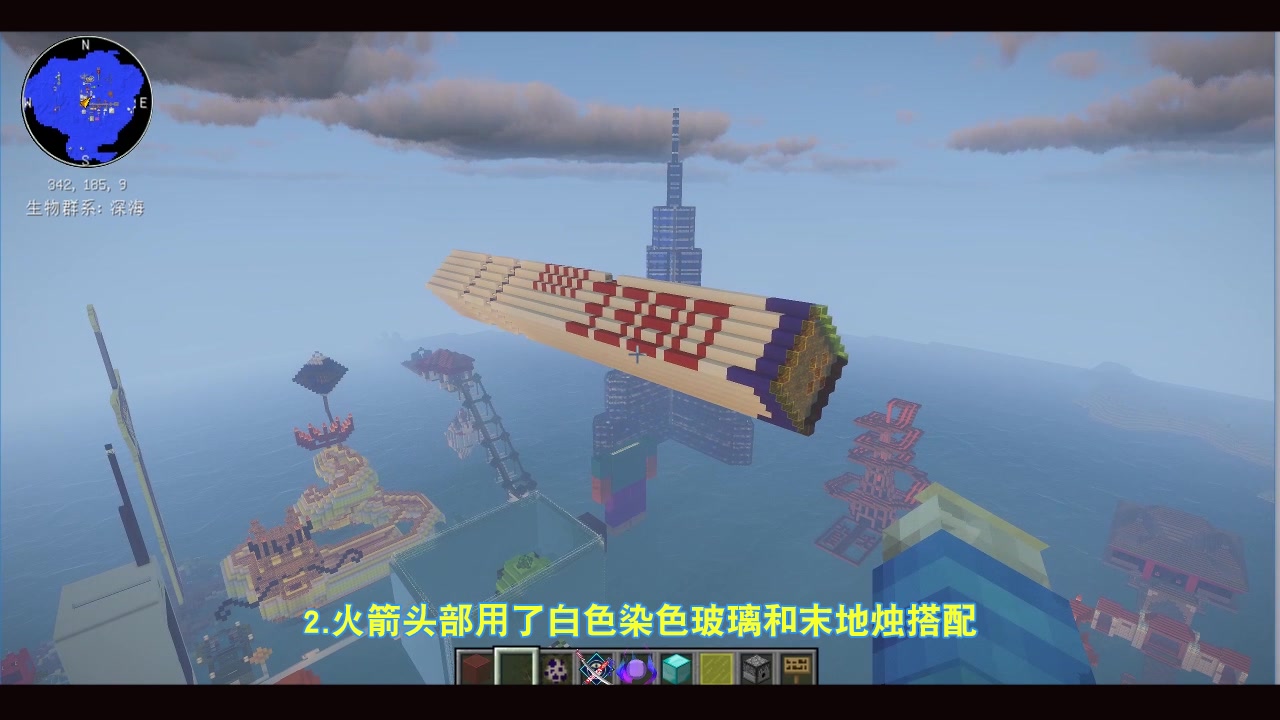Click the S compass label on the minimap
Viewport: 1280px width, 720px height.
click(85, 160)
